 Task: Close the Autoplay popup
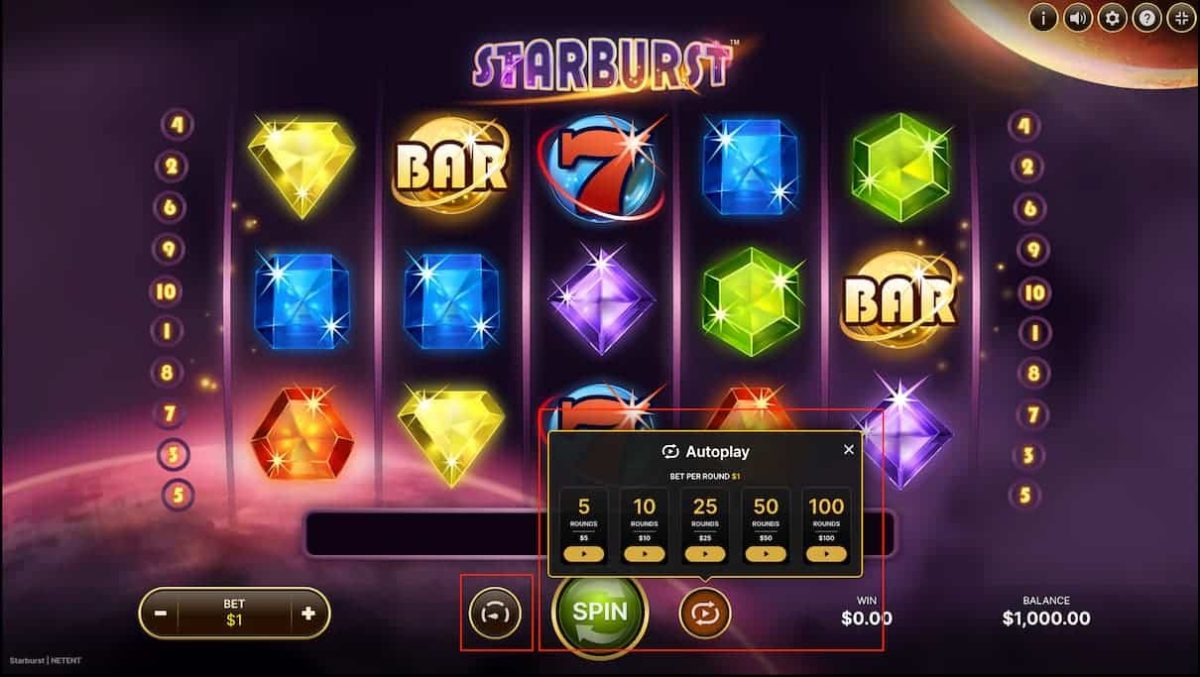coord(849,450)
